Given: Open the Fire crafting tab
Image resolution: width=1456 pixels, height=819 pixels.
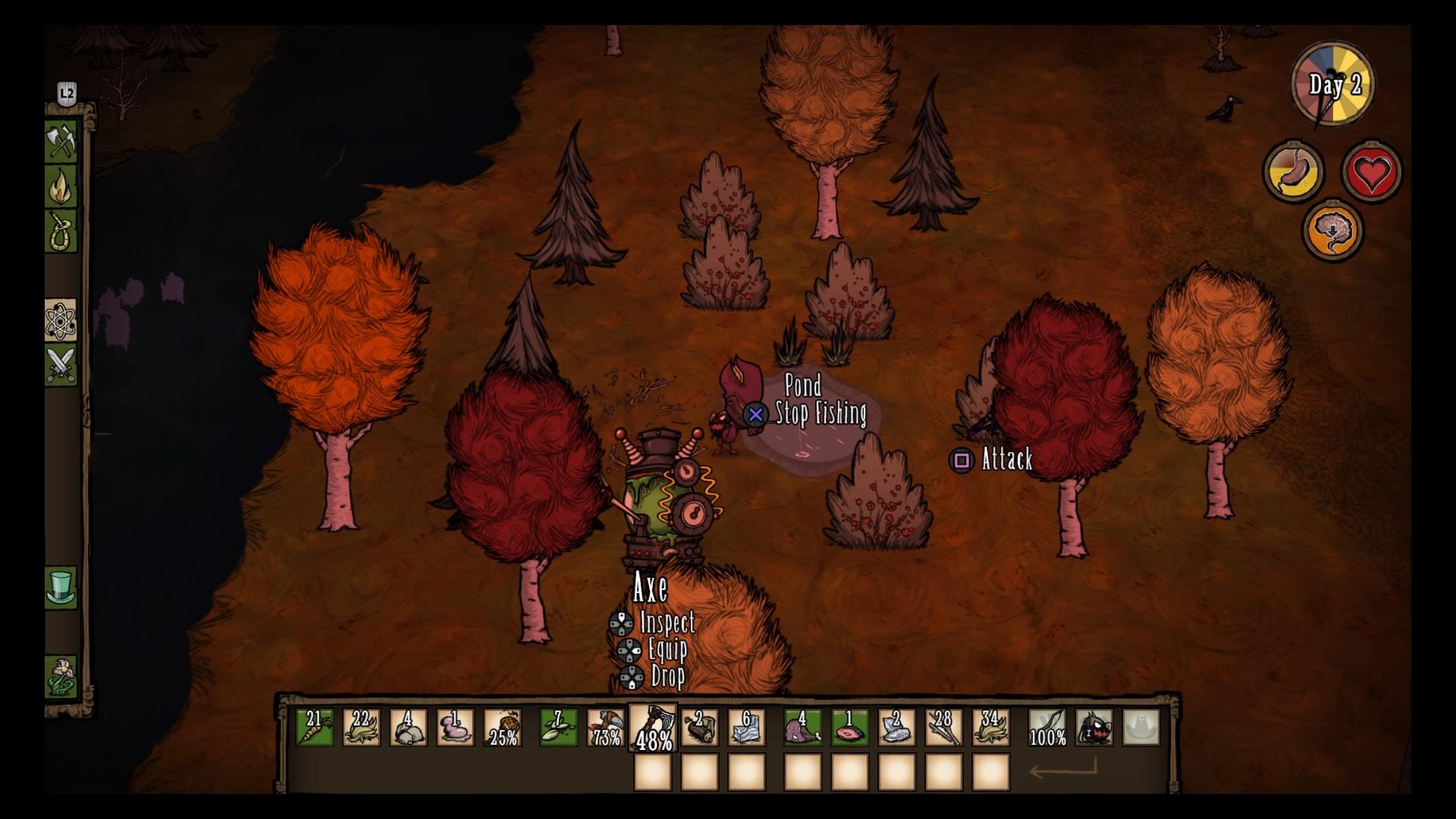Looking at the screenshot, I should [61, 184].
